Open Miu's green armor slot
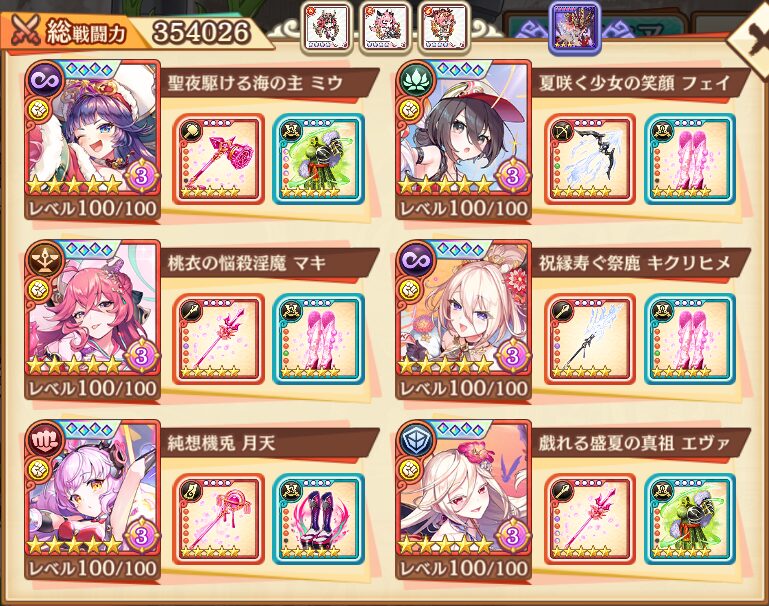 point(318,159)
